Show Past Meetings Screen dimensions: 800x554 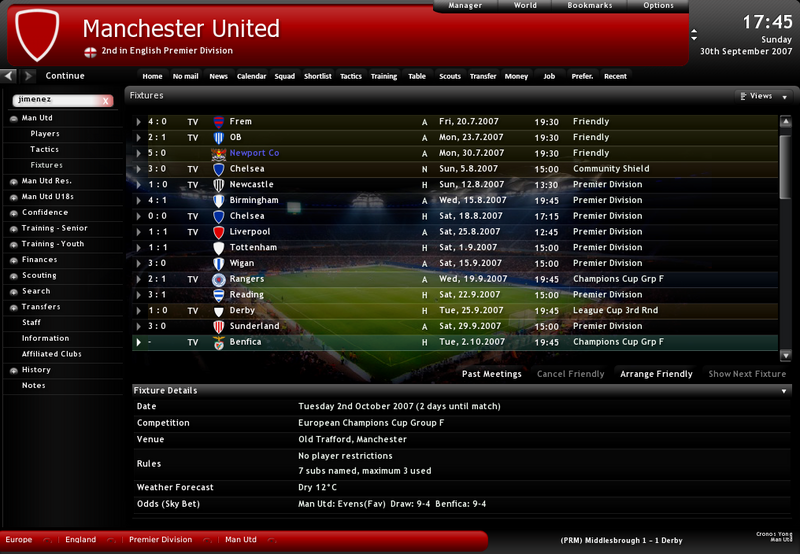pyautogui.click(x=491, y=374)
